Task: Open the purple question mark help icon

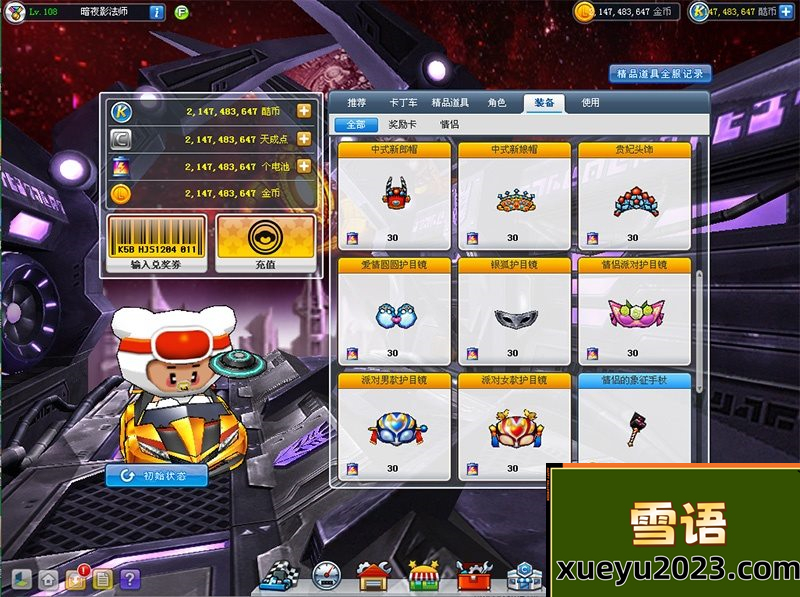Action: click(x=129, y=578)
